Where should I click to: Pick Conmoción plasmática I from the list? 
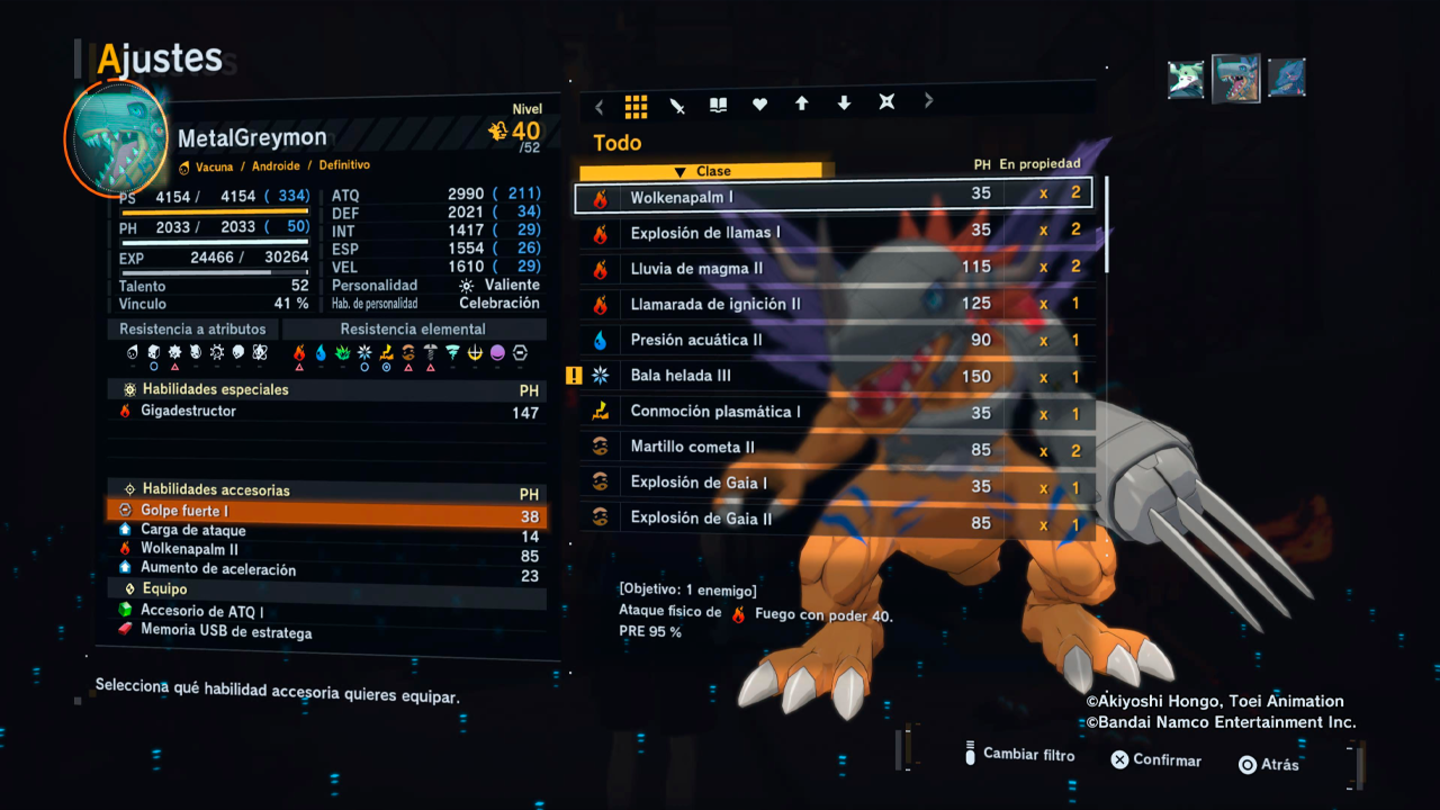[x=832, y=412]
